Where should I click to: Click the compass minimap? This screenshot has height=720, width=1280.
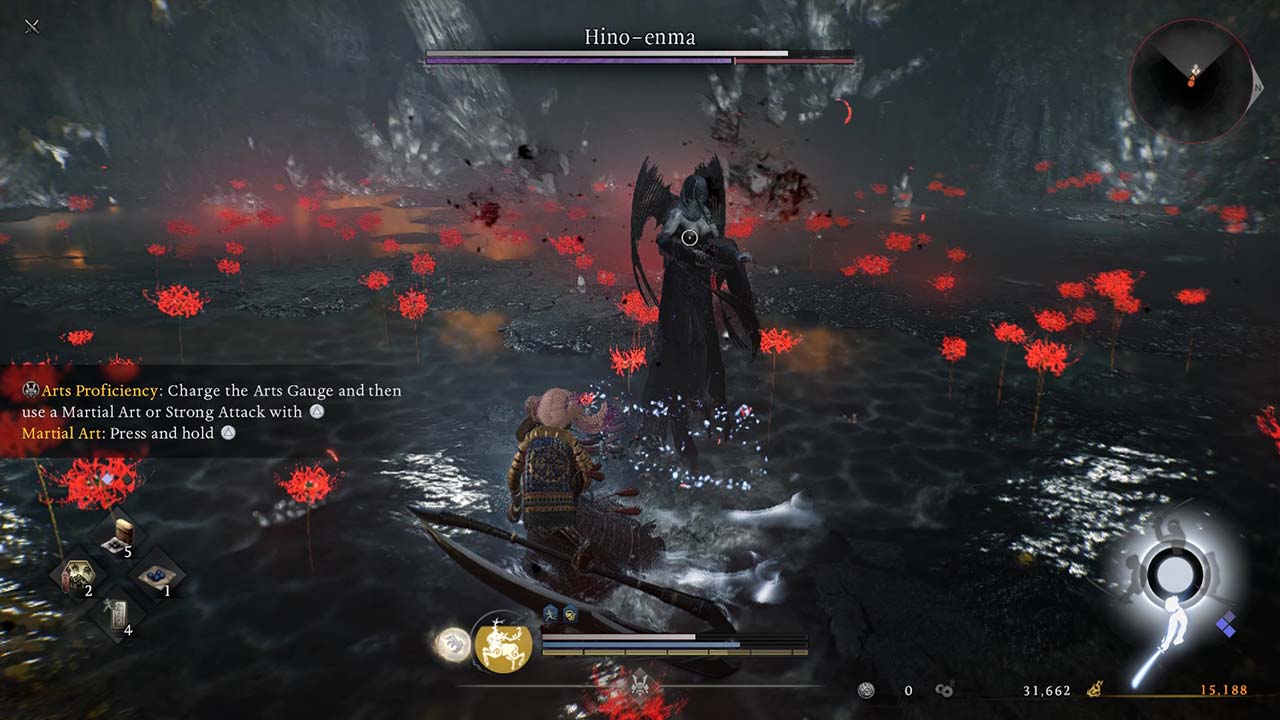click(x=1191, y=78)
